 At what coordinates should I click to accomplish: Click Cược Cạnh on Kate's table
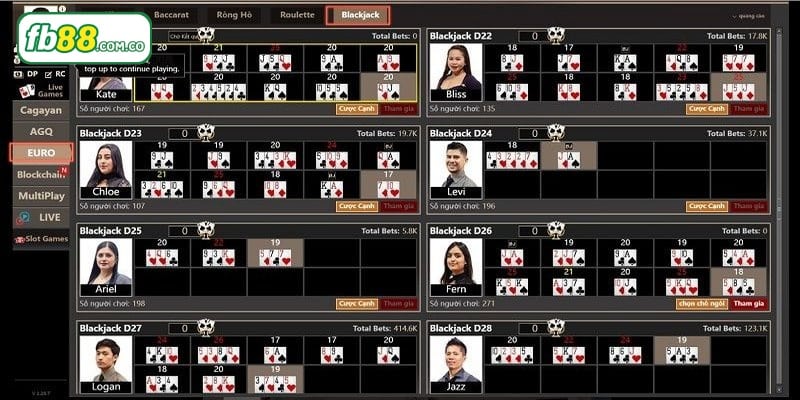click(356, 108)
